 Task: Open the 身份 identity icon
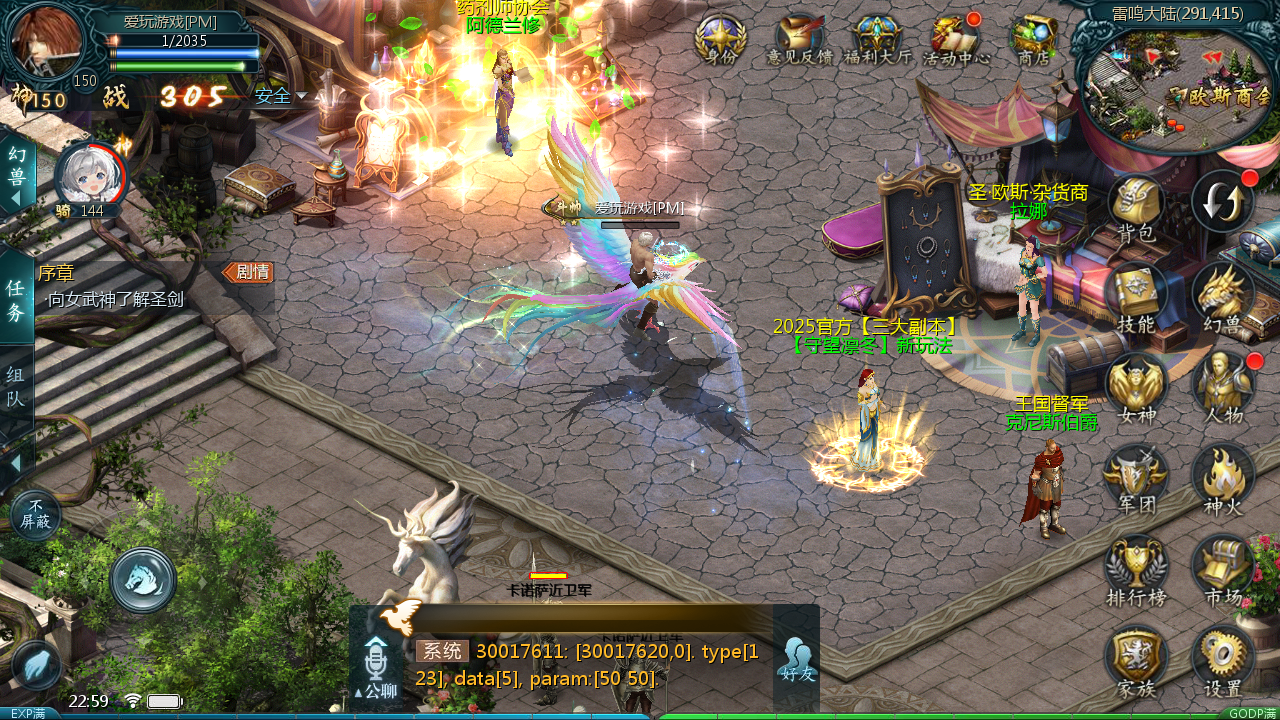(x=720, y=38)
